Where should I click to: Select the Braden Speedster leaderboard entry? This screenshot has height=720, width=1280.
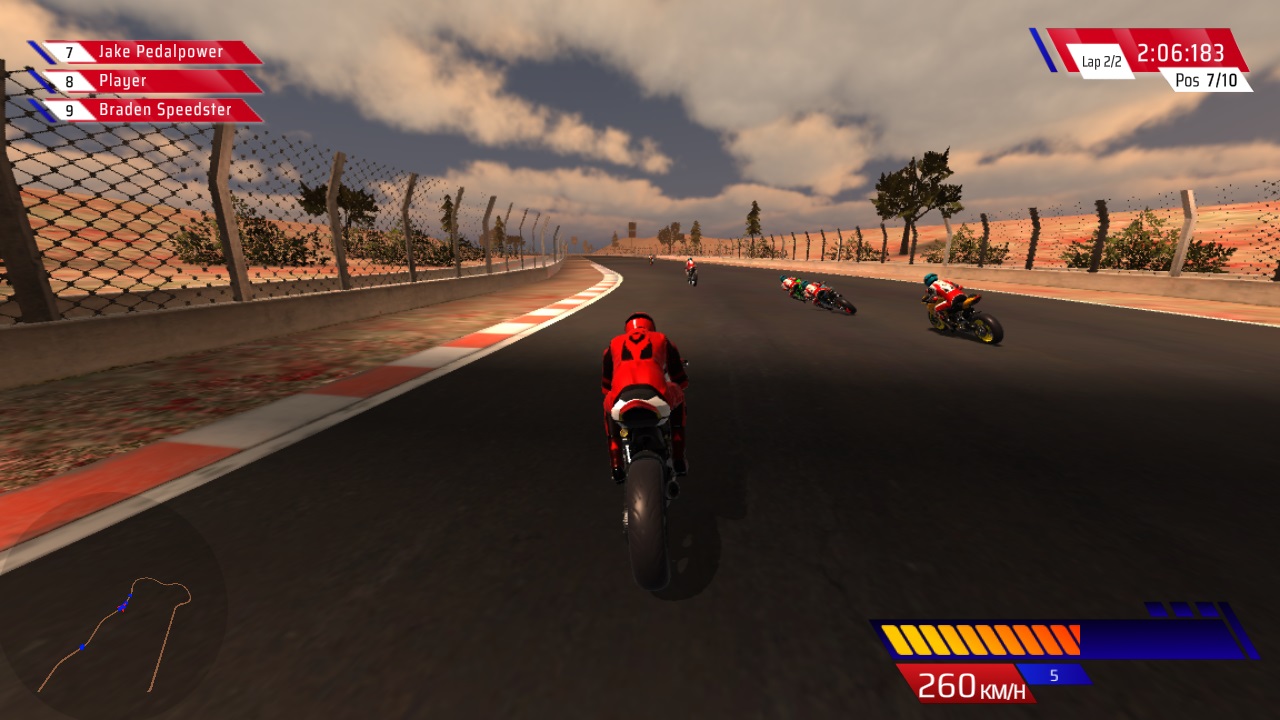(x=165, y=110)
